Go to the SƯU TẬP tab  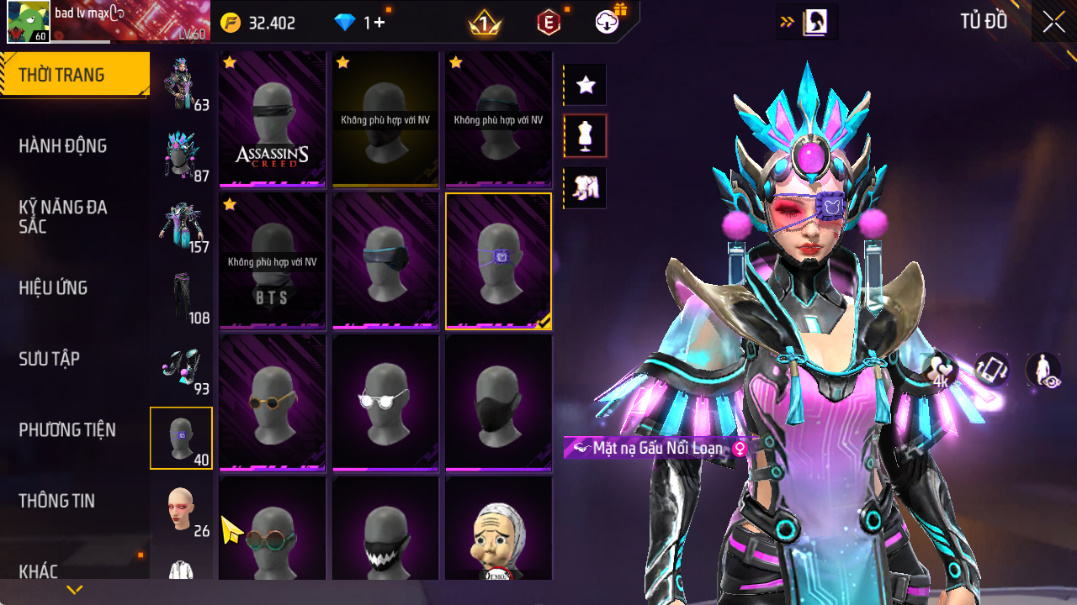49,359
